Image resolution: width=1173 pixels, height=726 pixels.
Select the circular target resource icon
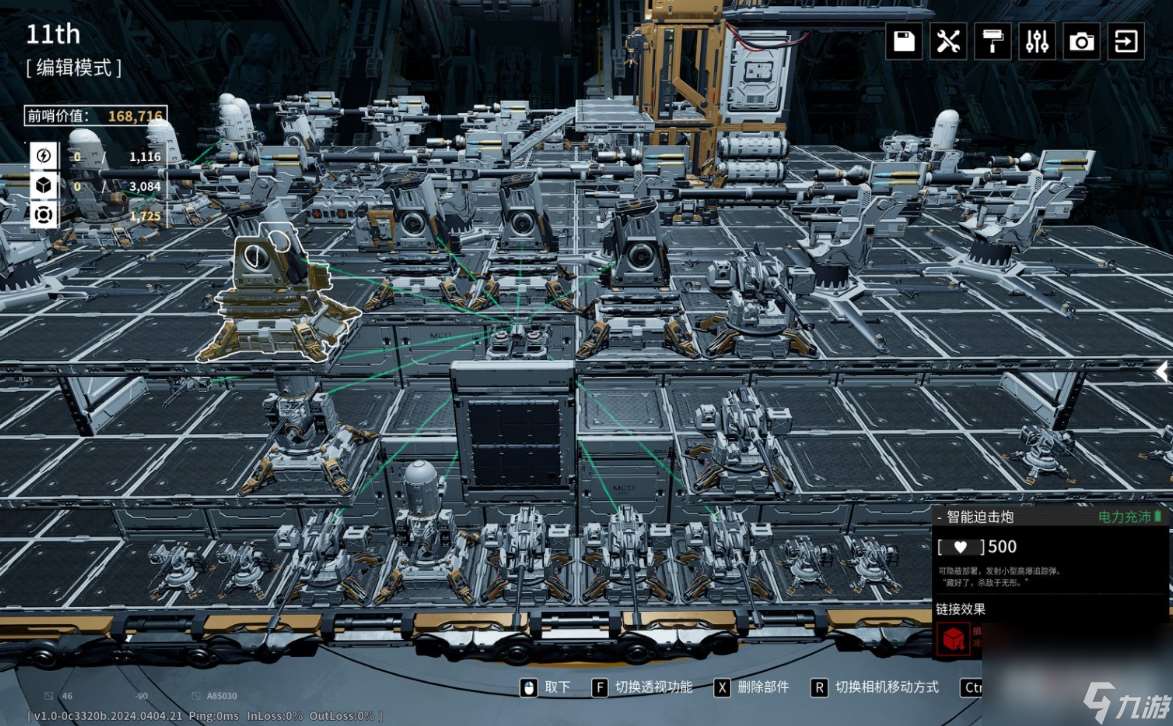coord(44,215)
